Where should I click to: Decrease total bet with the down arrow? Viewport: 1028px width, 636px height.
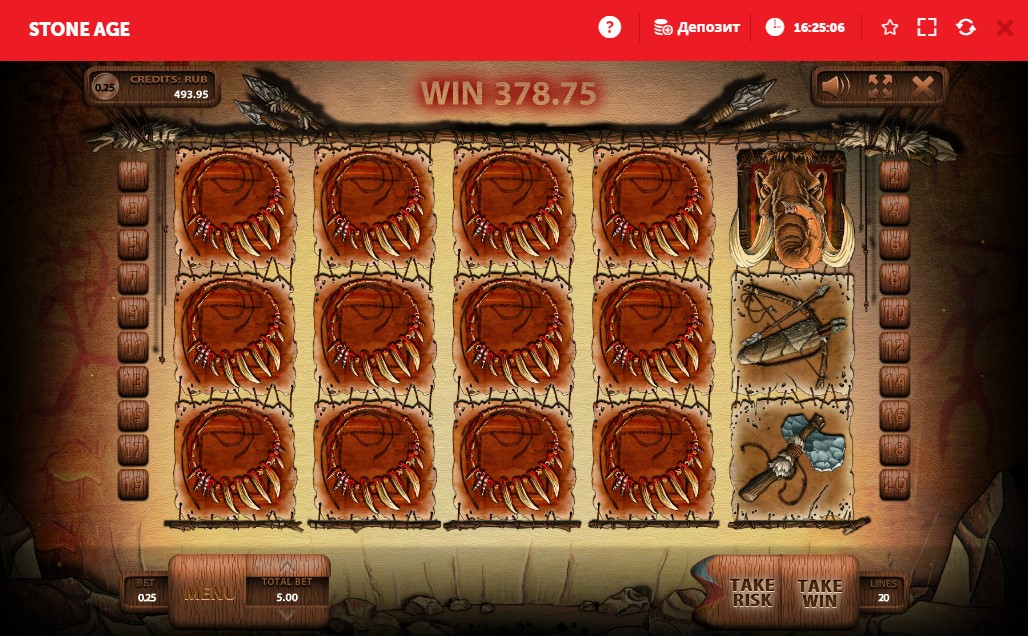pos(287,614)
